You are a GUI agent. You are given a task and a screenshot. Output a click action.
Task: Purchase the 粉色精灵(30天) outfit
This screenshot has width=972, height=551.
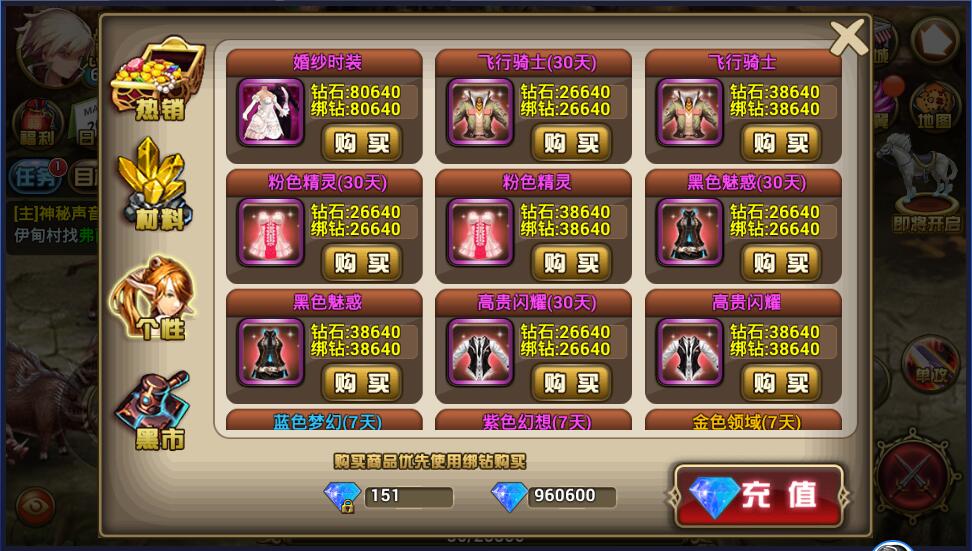point(361,263)
